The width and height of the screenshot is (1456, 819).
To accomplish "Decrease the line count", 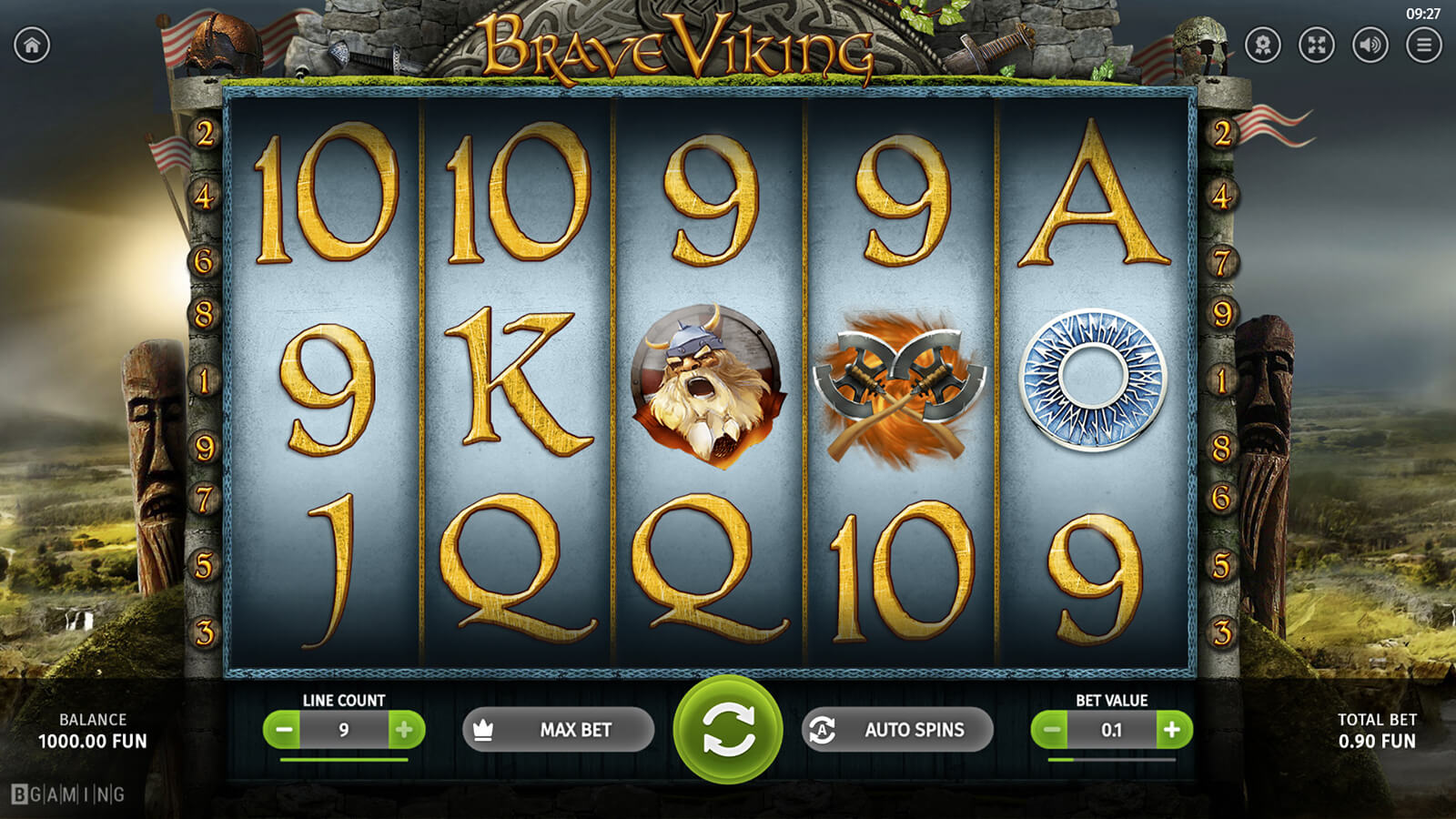I will coord(284,730).
